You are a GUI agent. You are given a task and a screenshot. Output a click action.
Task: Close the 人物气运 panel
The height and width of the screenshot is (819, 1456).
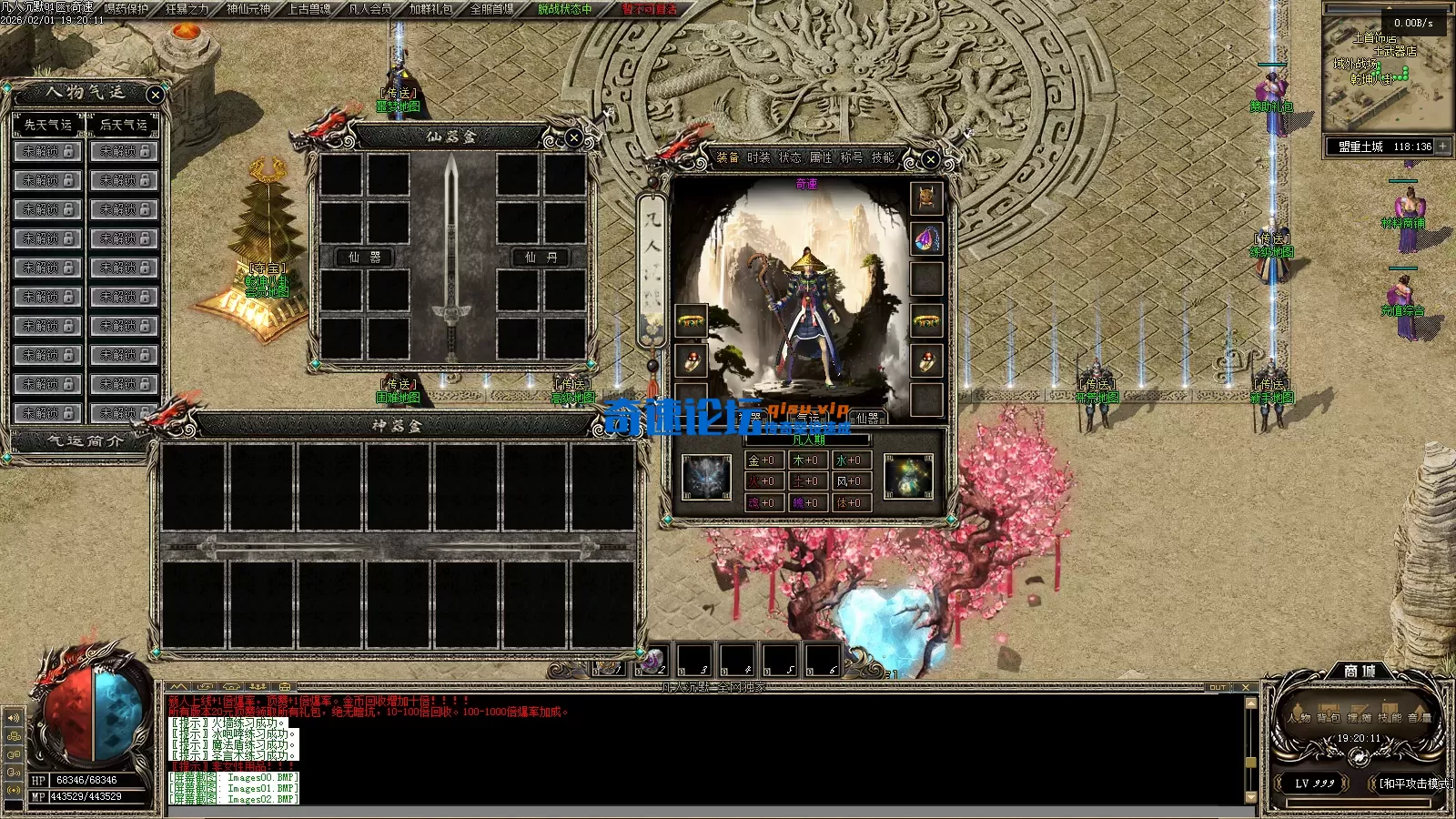[156, 94]
